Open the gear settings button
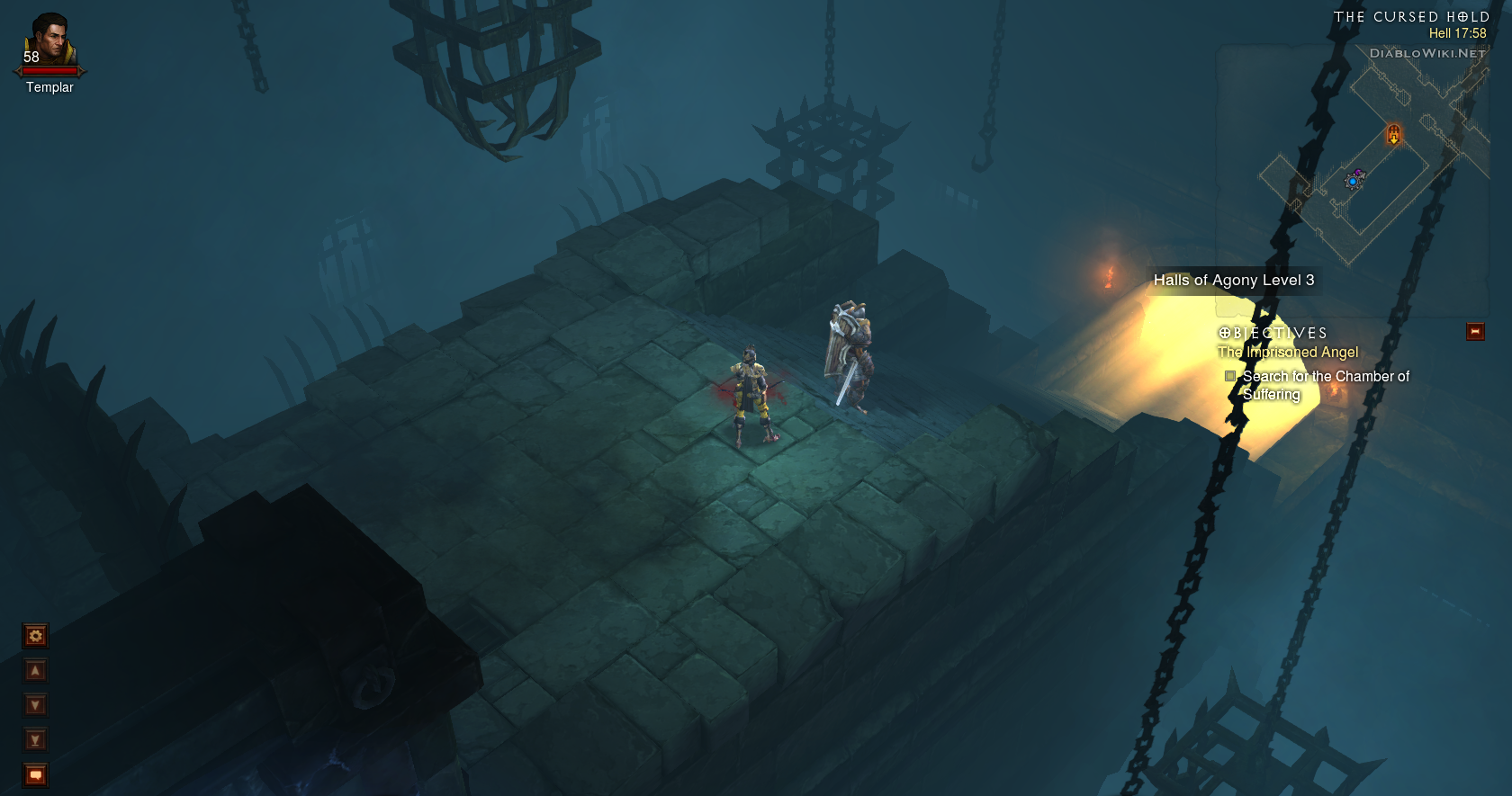The width and height of the screenshot is (1512, 796). 35,636
